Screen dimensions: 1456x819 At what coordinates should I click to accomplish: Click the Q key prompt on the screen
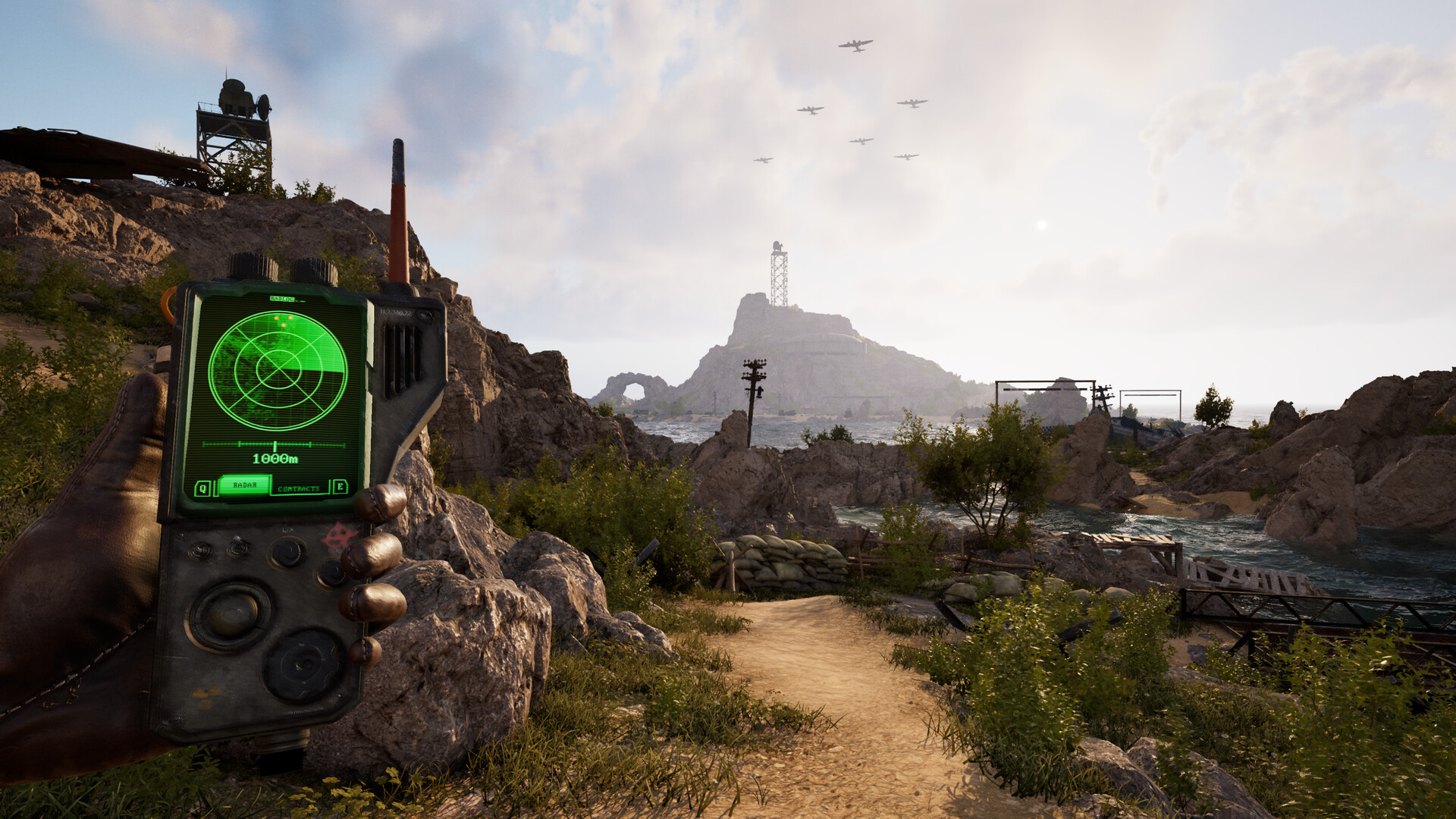(202, 487)
